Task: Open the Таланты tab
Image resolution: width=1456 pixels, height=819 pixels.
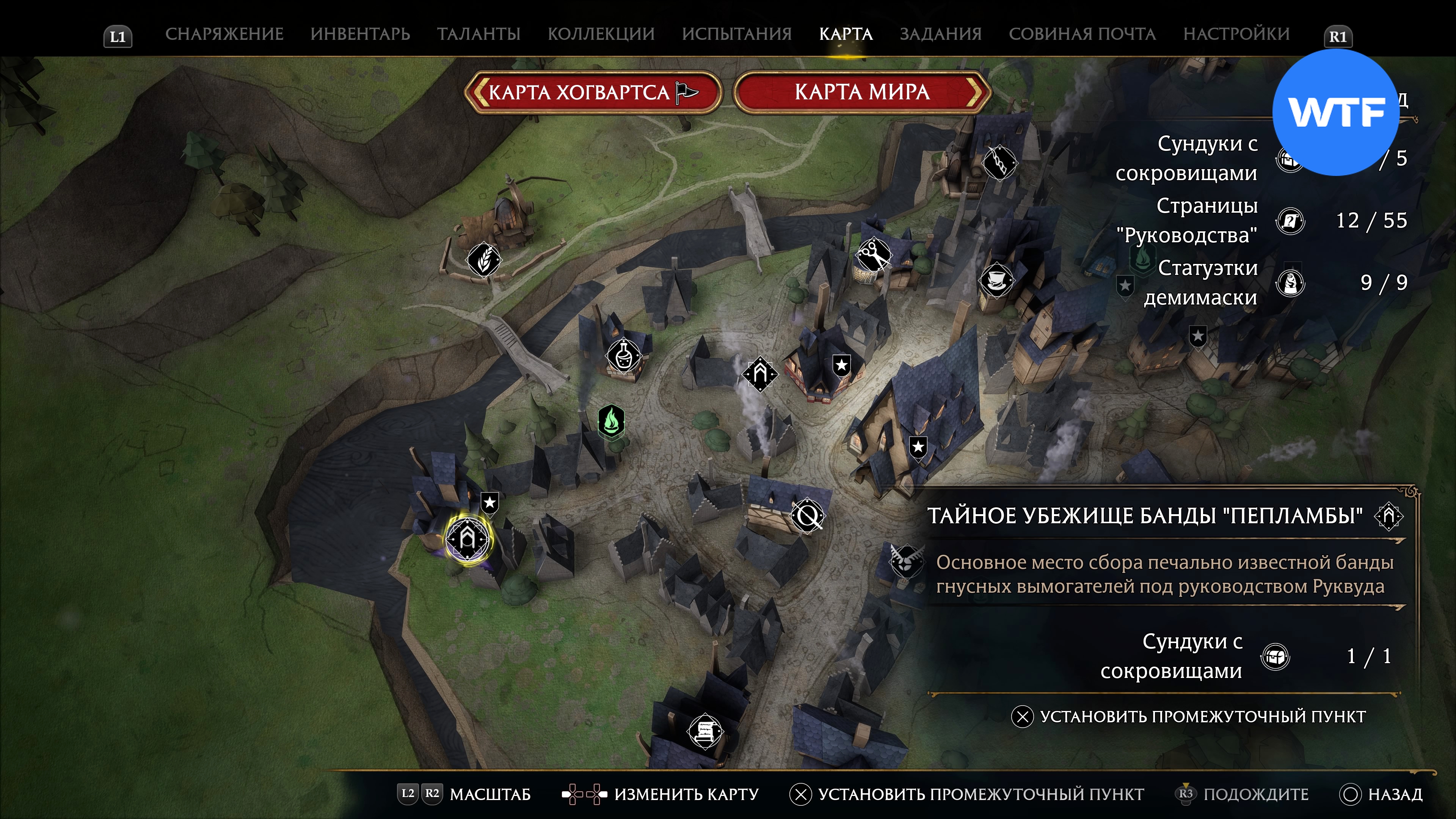Action: tap(478, 34)
